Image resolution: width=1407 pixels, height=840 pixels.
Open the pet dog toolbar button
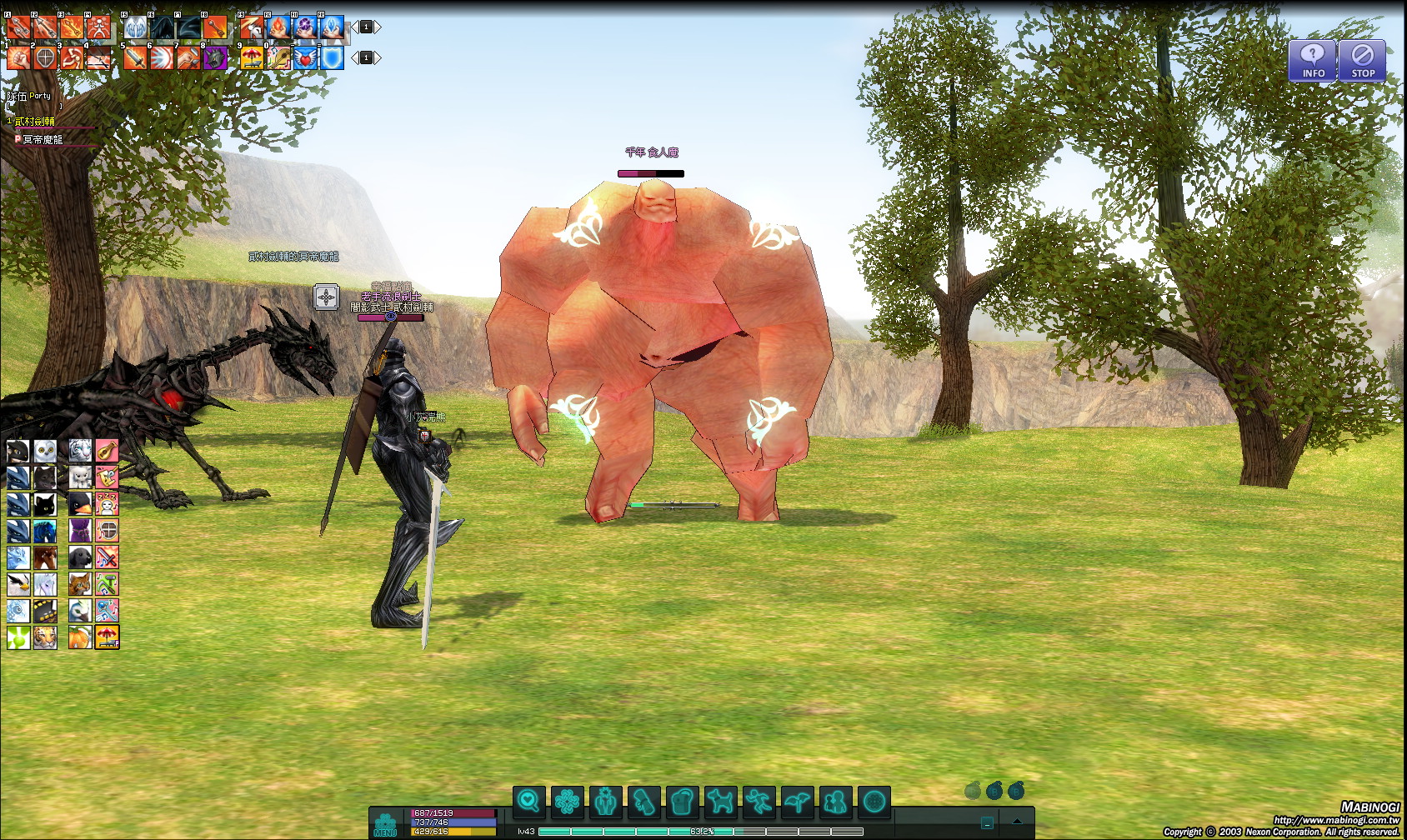[721, 802]
